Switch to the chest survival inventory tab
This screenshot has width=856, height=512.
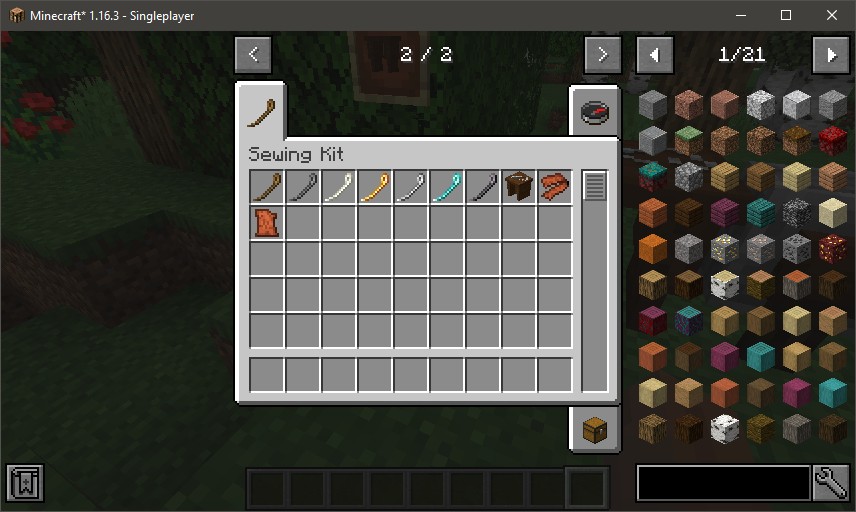point(595,429)
